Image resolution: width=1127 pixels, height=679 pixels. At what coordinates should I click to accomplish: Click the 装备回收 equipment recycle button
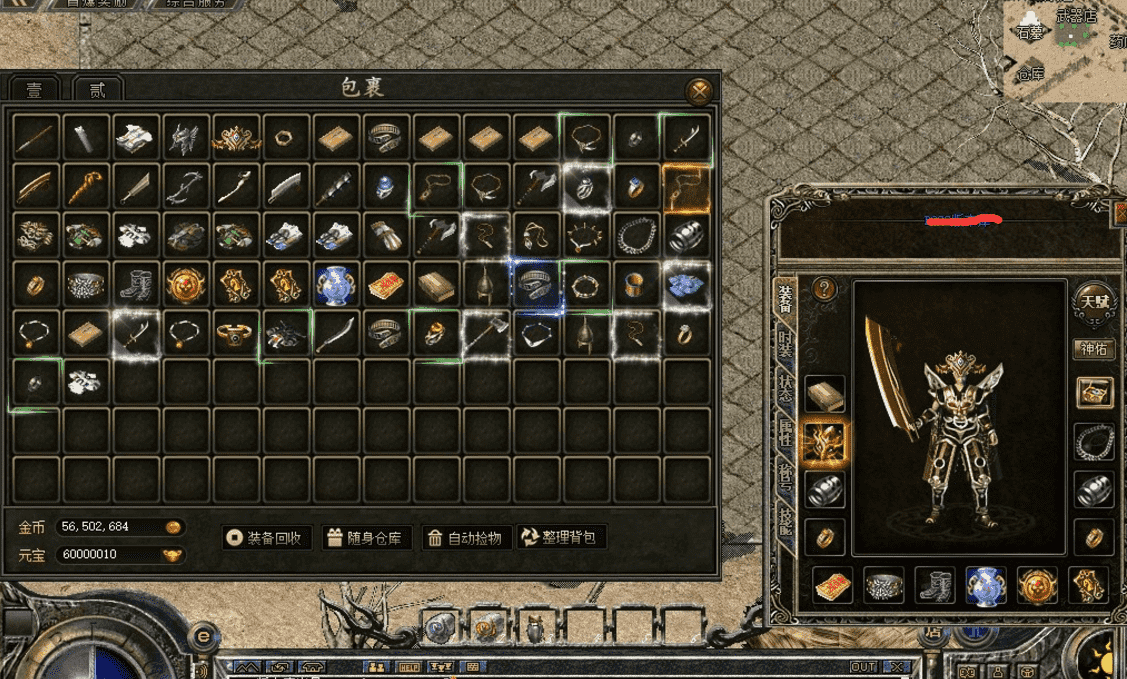[x=267, y=538]
